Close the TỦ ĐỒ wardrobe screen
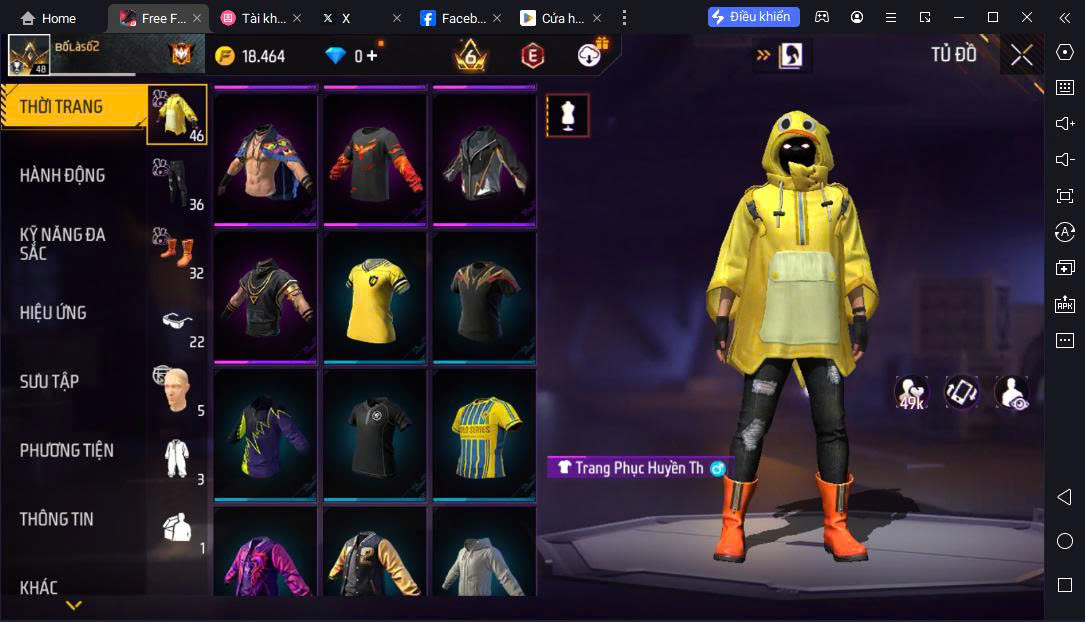1085x622 pixels. pyautogui.click(x=1021, y=55)
